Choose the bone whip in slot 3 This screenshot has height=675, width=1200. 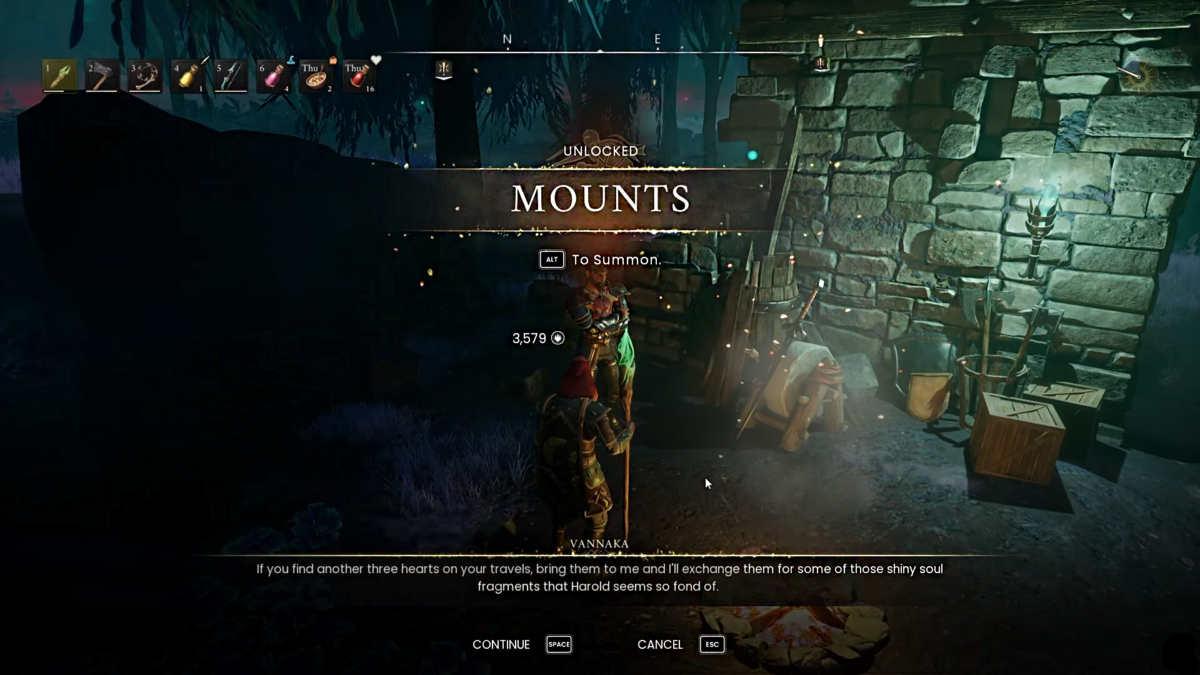[x=145, y=76]
